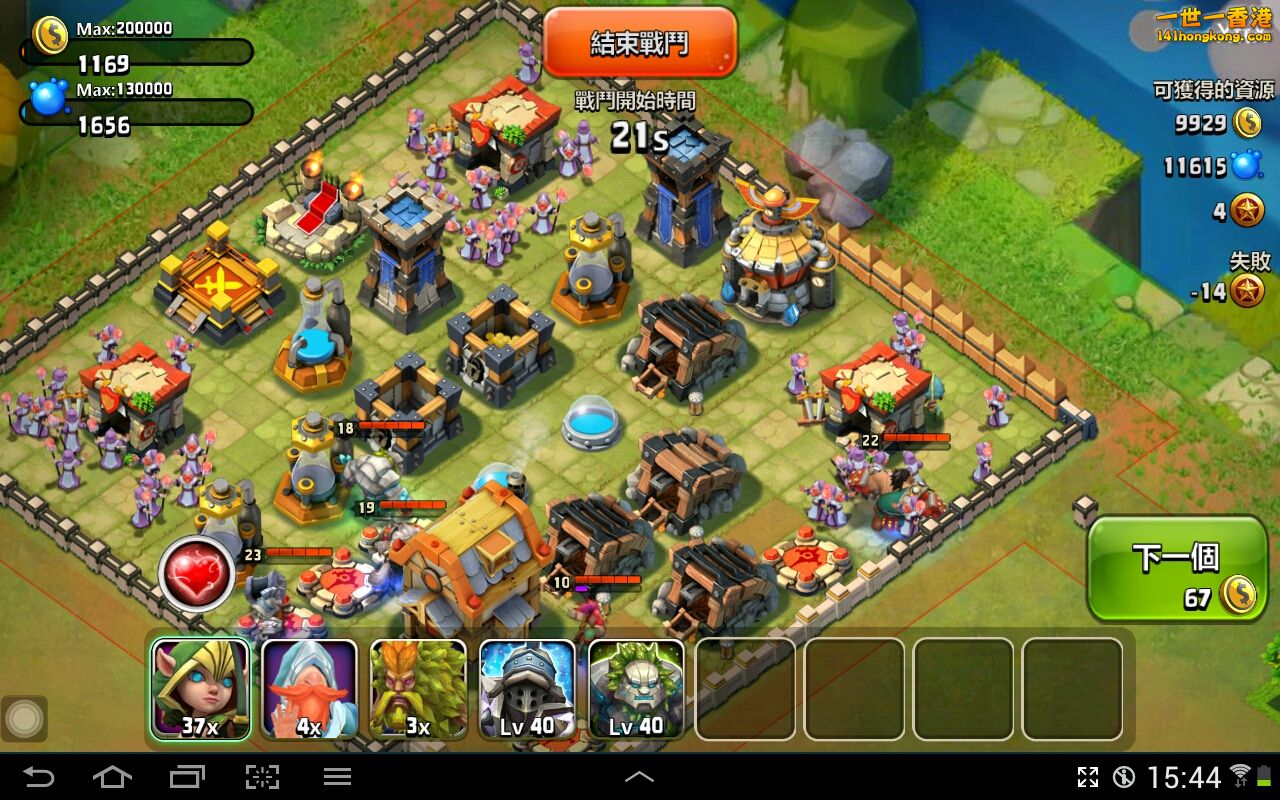This screenshot has height=800, width=1280.
Task: Deploy the helmeted knight hero Lv 40
Action: coord(527,689)
